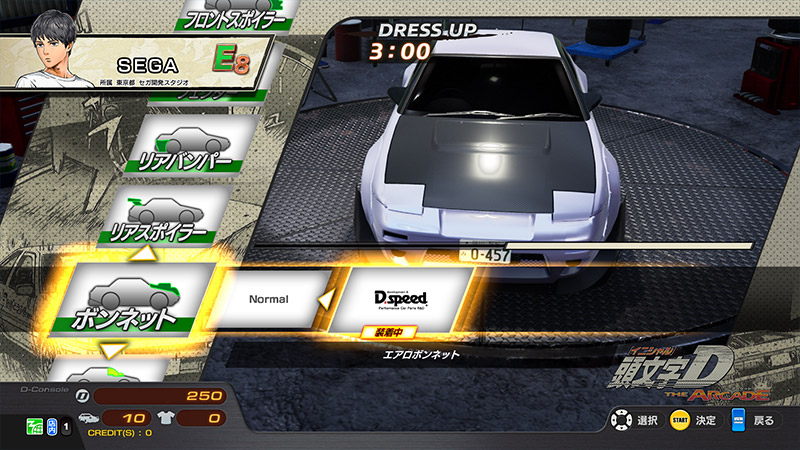Pick the Normal bonnet option
The height and width of the screenshot is (450, 800).
(268, 299)
